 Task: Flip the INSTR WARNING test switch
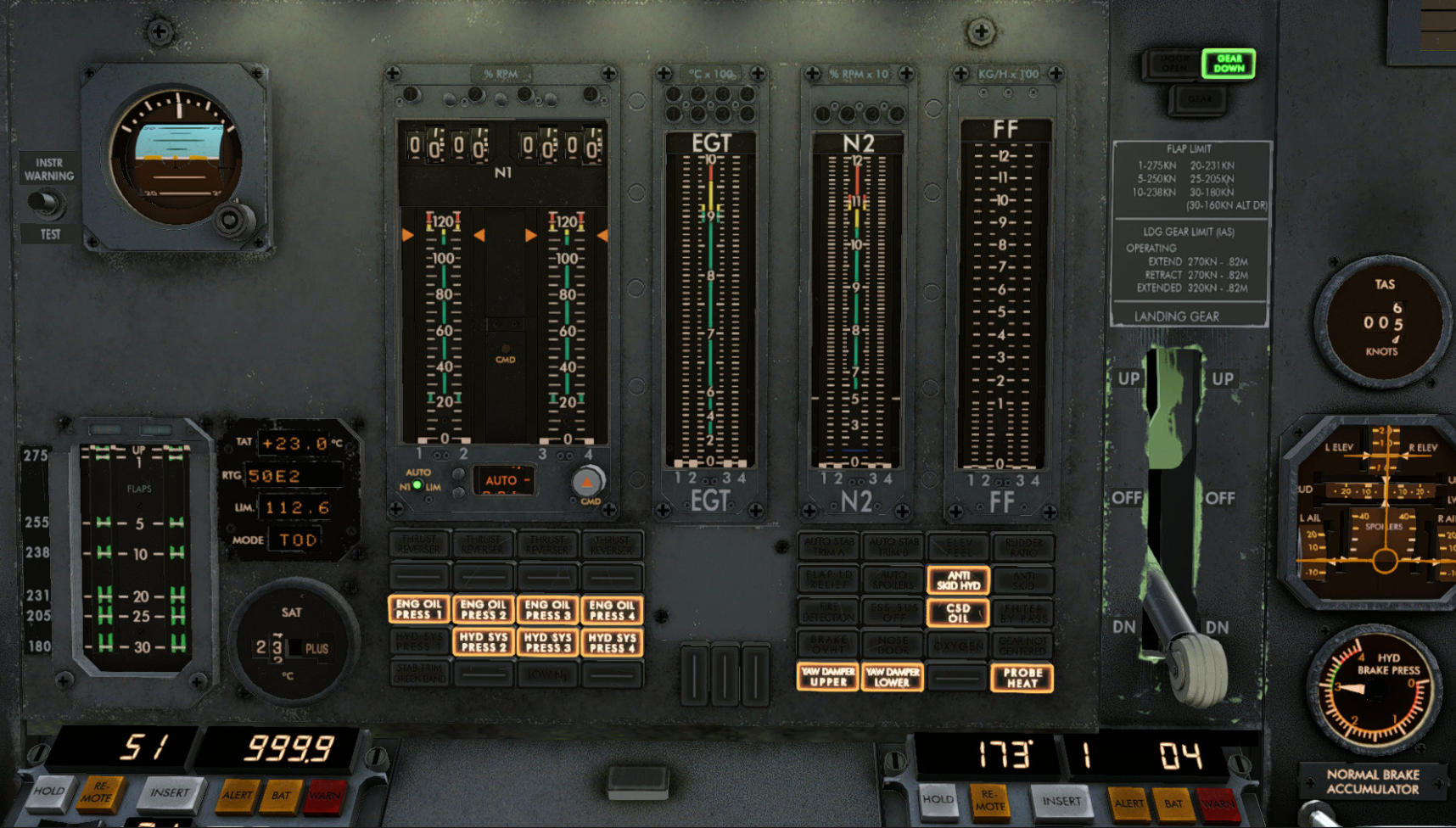pos(46,203)
